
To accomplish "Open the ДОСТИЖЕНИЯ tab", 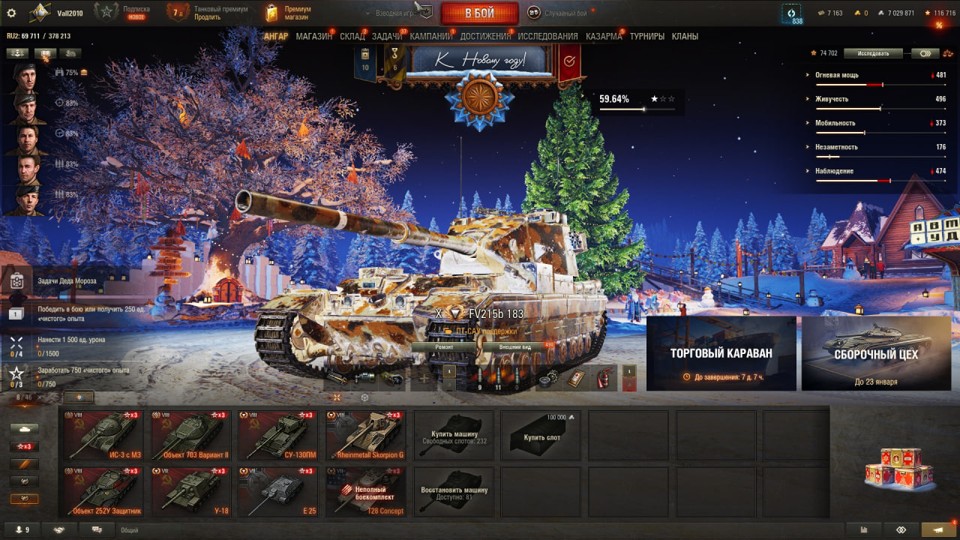I will point(485,37).
